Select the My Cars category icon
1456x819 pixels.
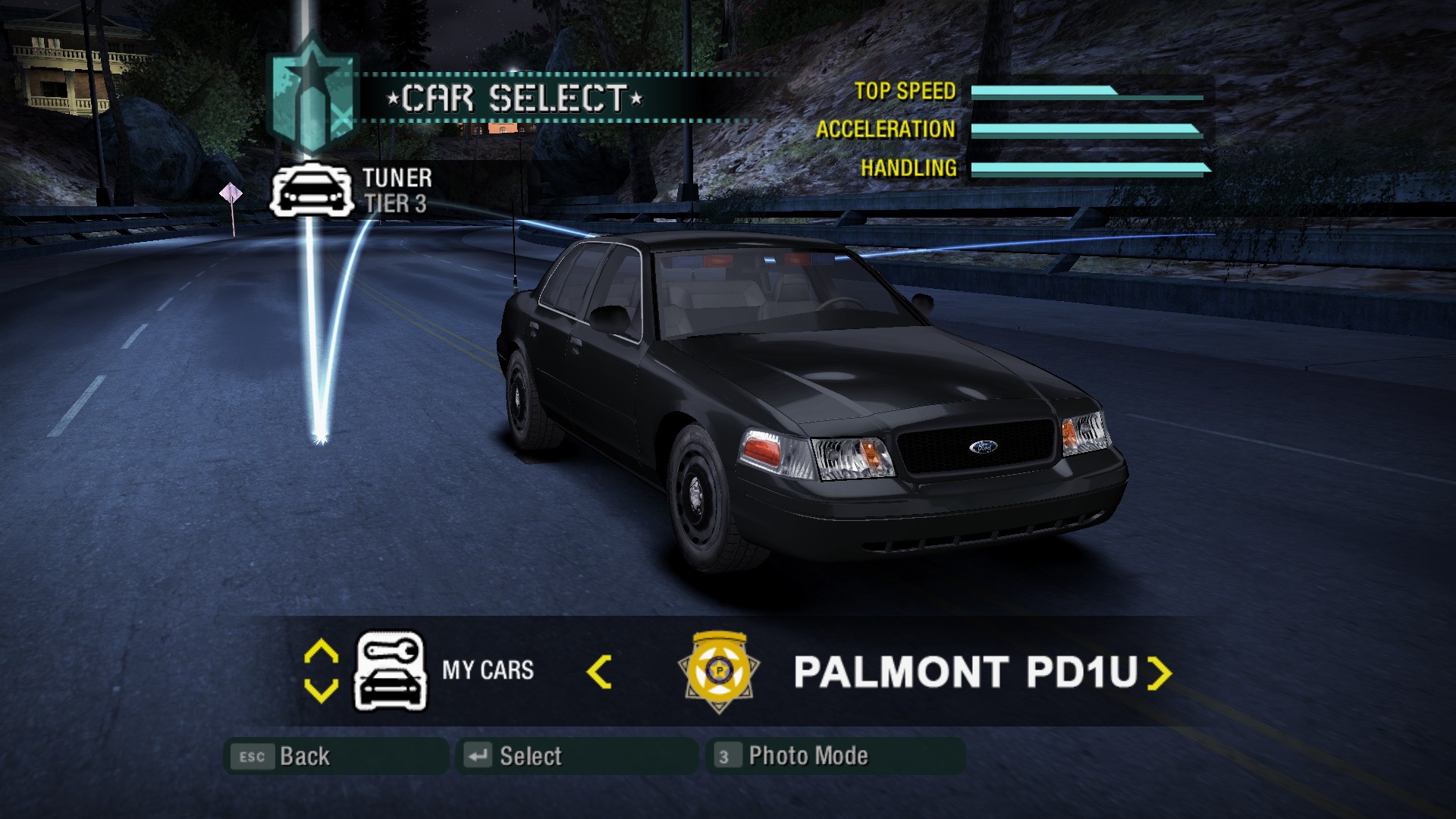tap(391, 671)
